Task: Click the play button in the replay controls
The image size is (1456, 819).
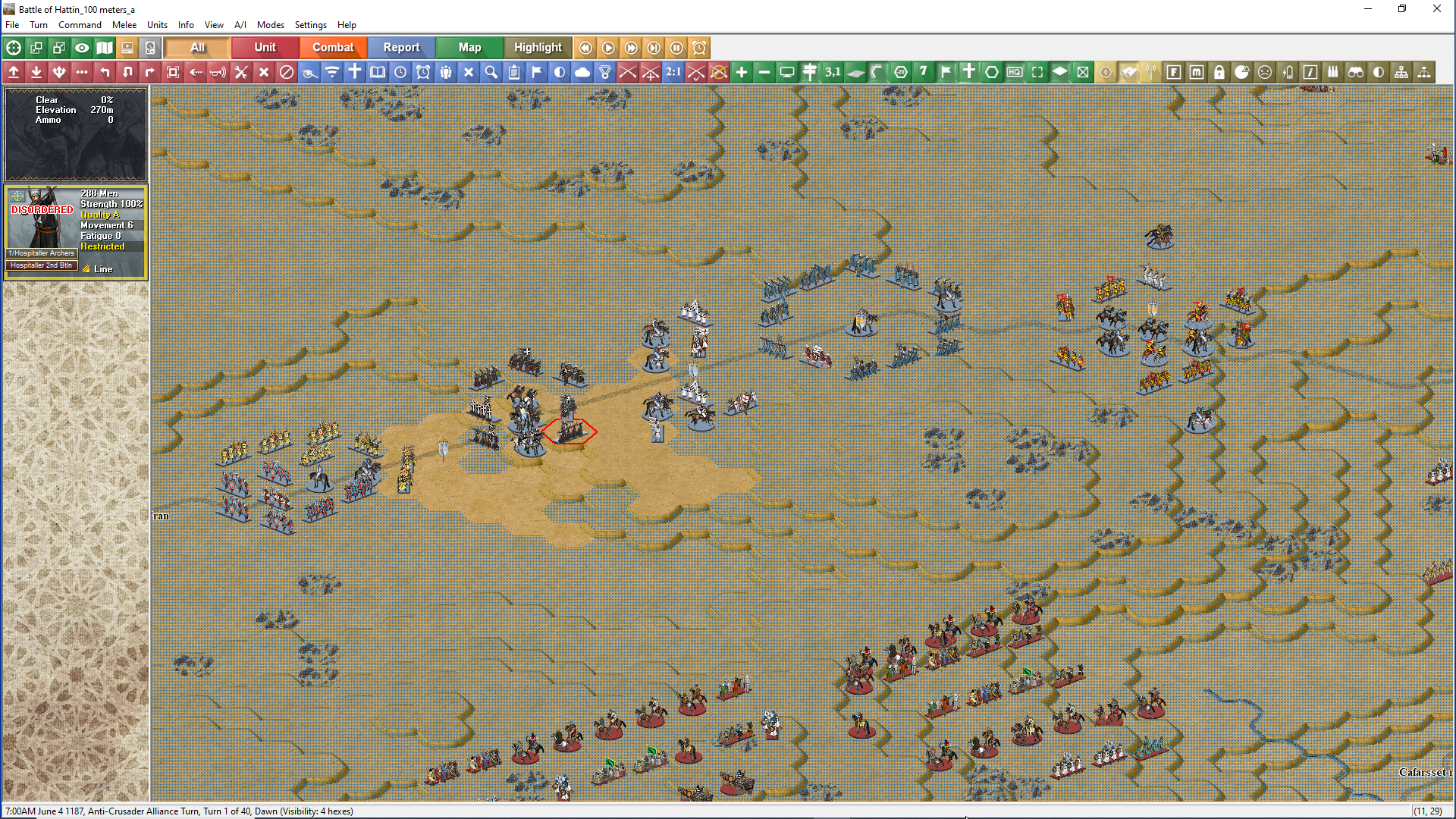Action: [608, 48]
